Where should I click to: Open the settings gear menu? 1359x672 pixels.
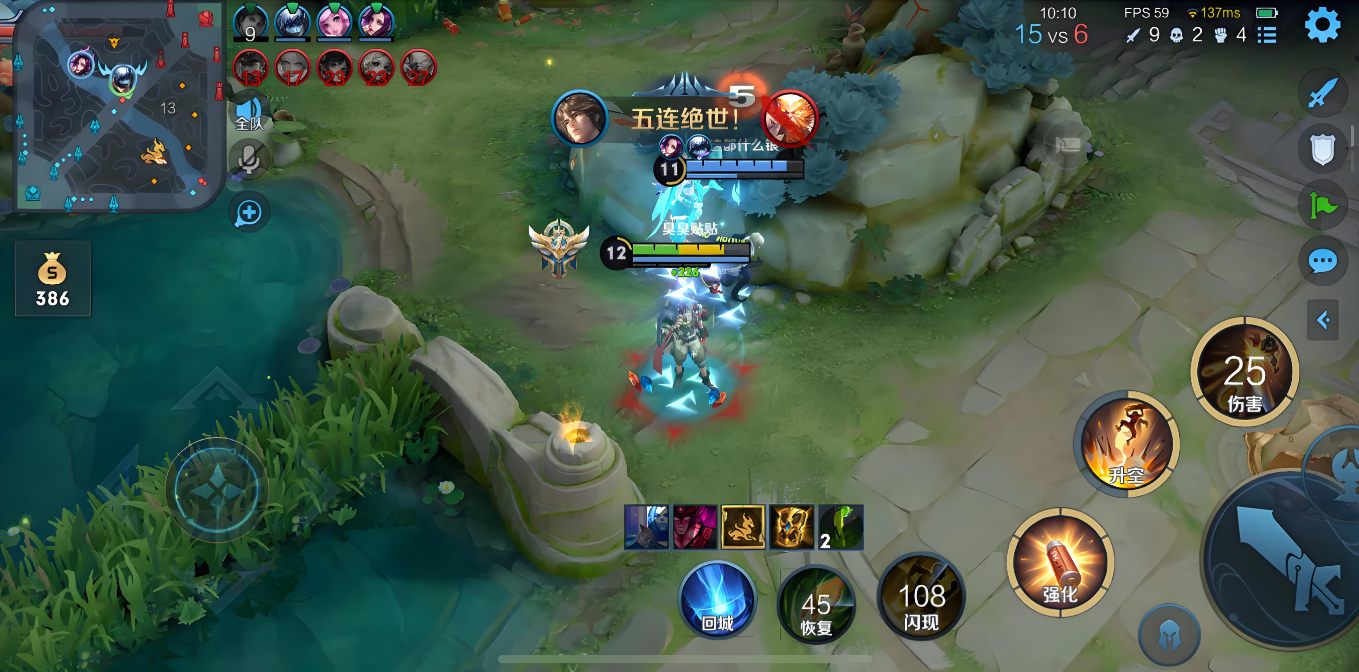1322,25
